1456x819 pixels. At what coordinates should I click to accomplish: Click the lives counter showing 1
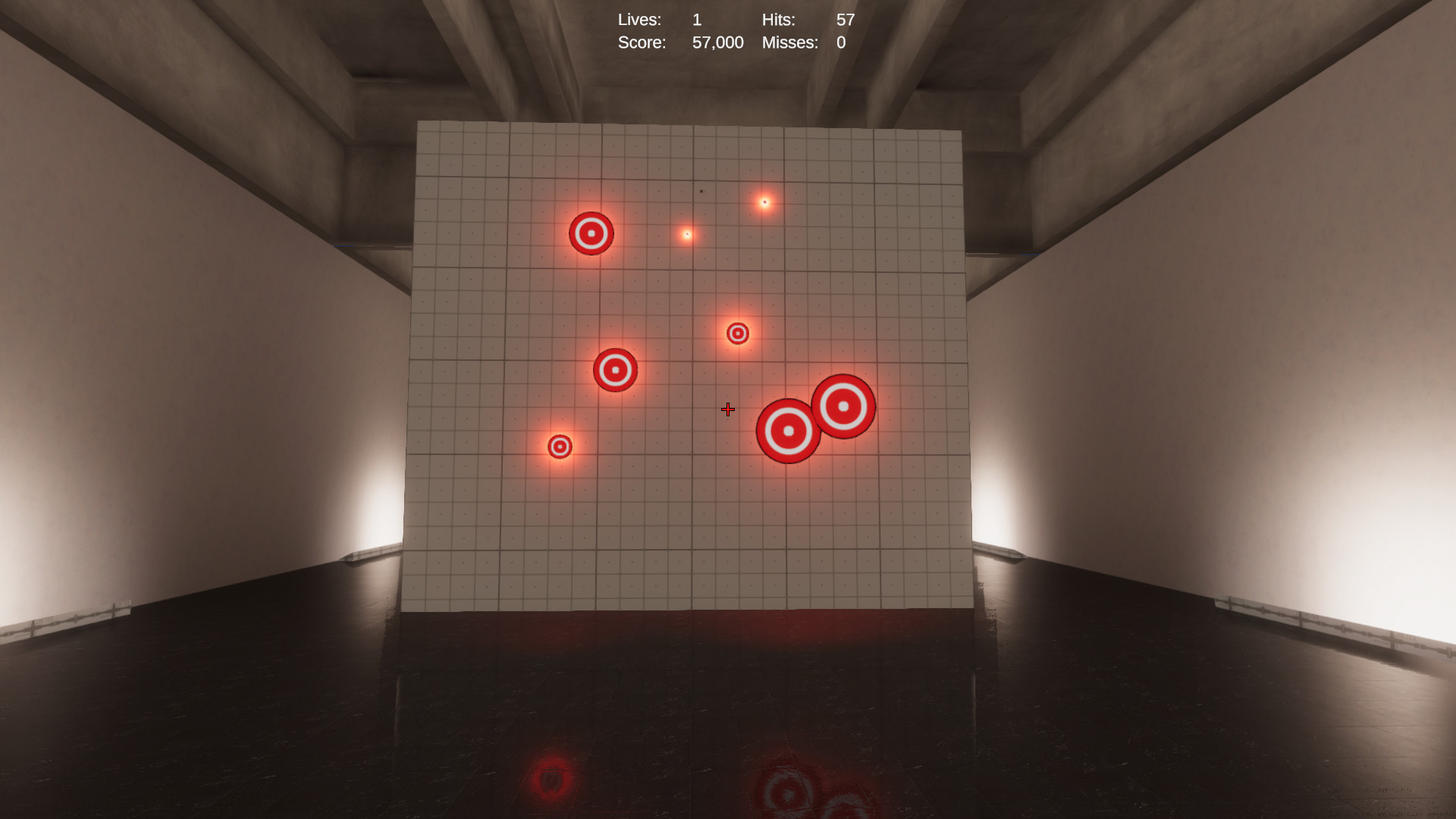coord(697,20)
